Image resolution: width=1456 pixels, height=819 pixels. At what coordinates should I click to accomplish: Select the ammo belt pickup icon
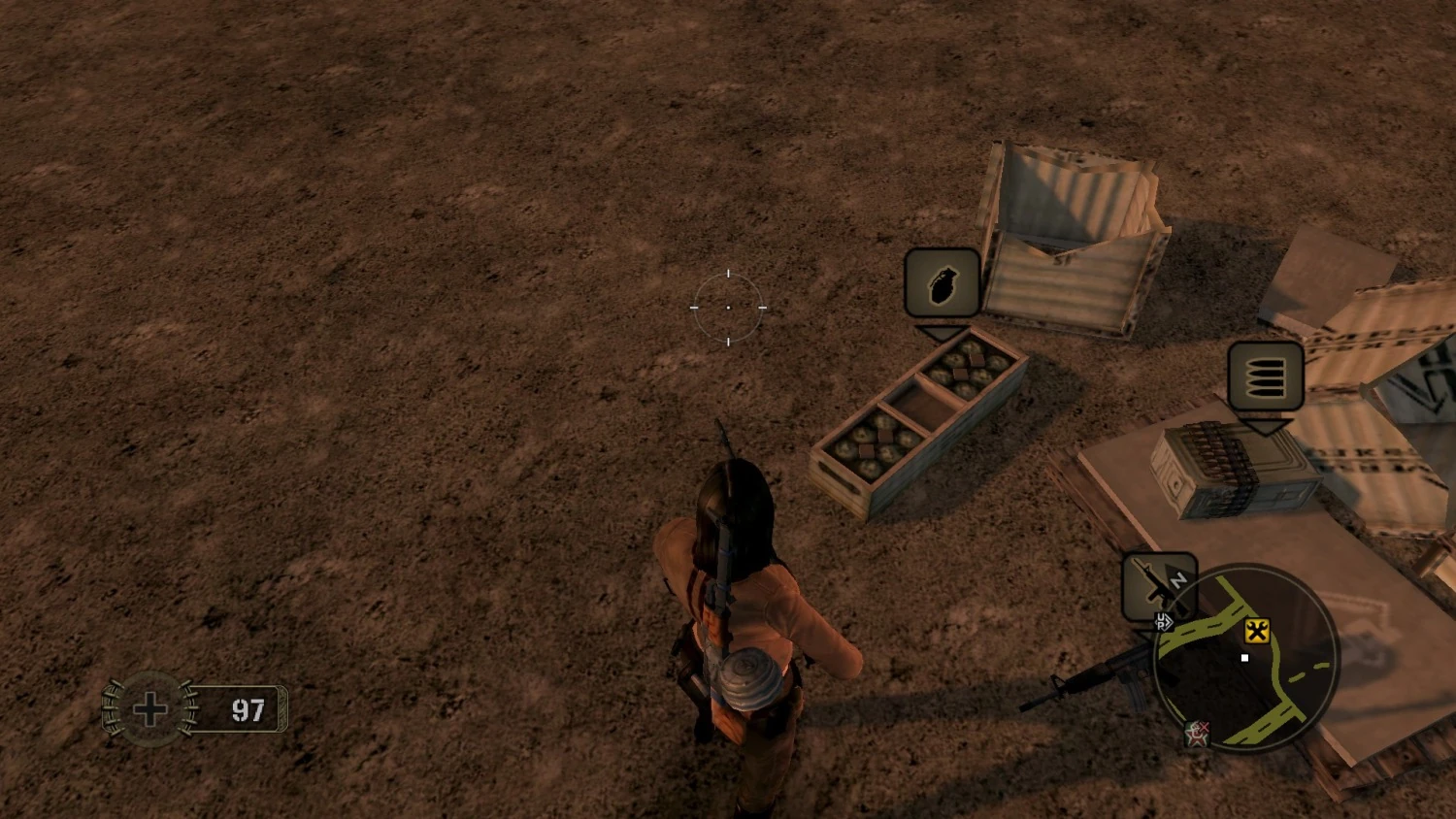coord(1264,377)
